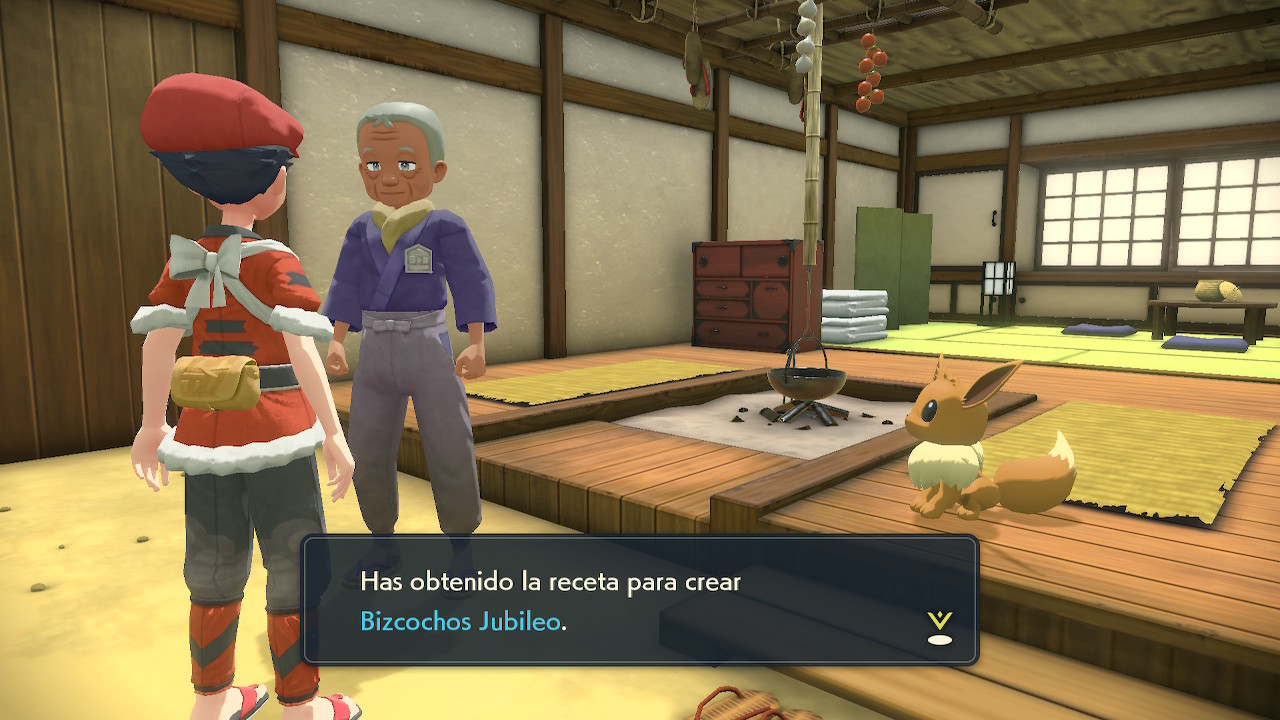Screen dimensions: 1280x720
Task: Click the Bizcochos Jubileo recipe dialogue box
Action: point(640,600)
